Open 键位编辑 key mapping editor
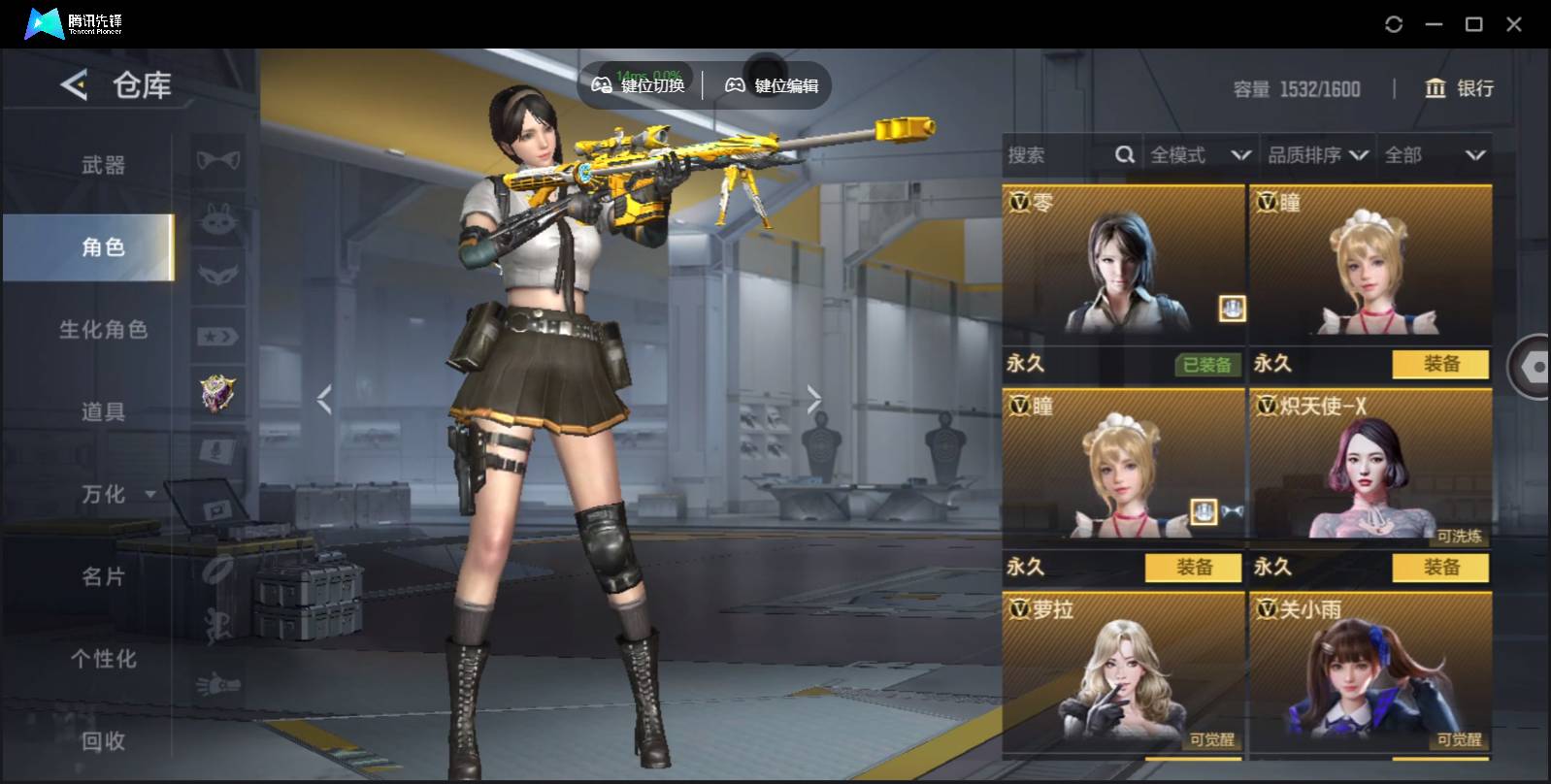This screenshot has height=784, width=1551. [x=773, y=85]
